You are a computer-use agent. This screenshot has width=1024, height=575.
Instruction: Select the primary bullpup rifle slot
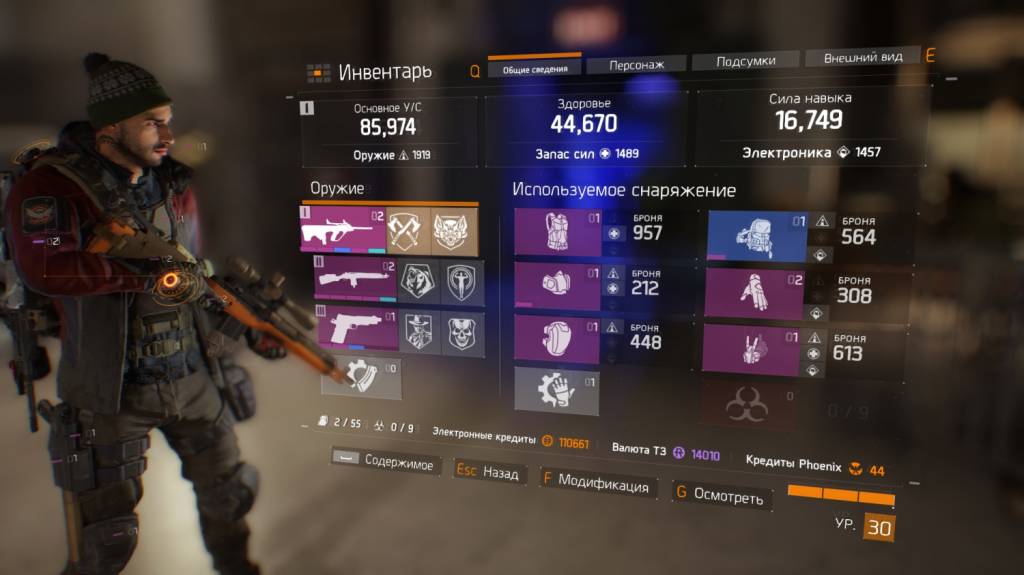343,231
